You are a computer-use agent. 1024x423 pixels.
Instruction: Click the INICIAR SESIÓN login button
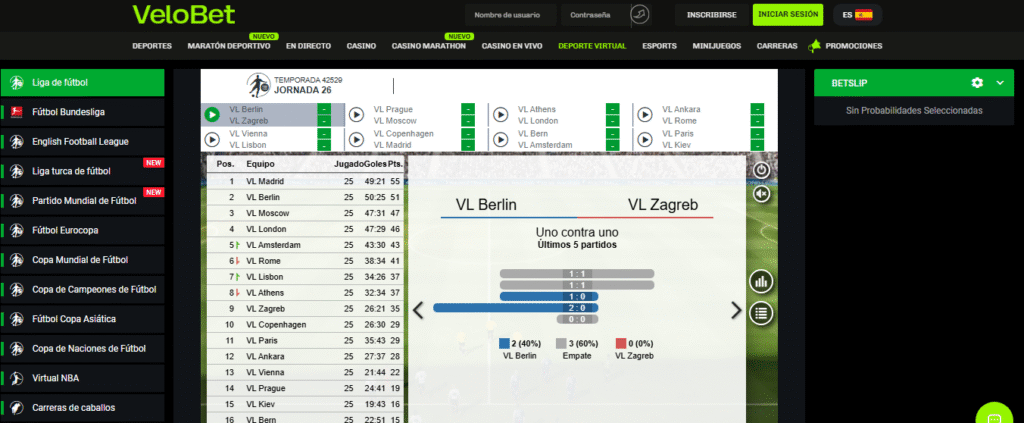[788, 15]
